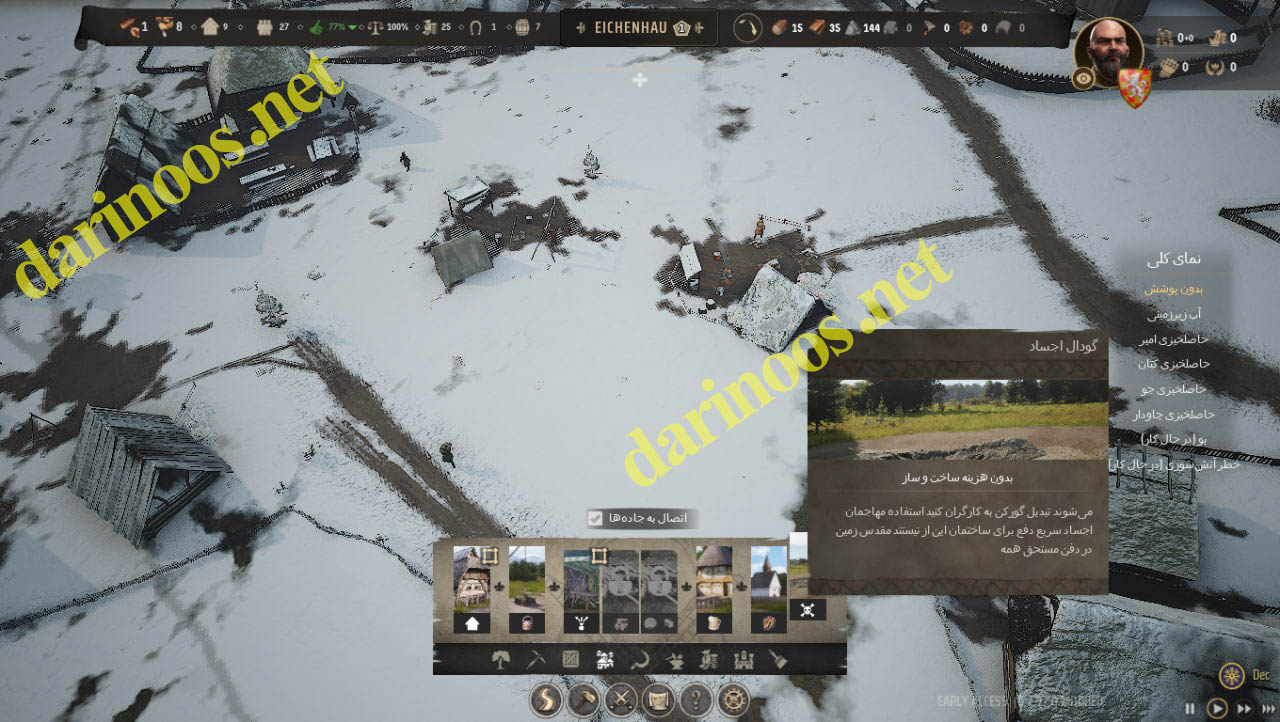Toggle the road connection checkbox
This screenshot has height=722, width=1280.
pyautogui.click(x=595, y=518)
